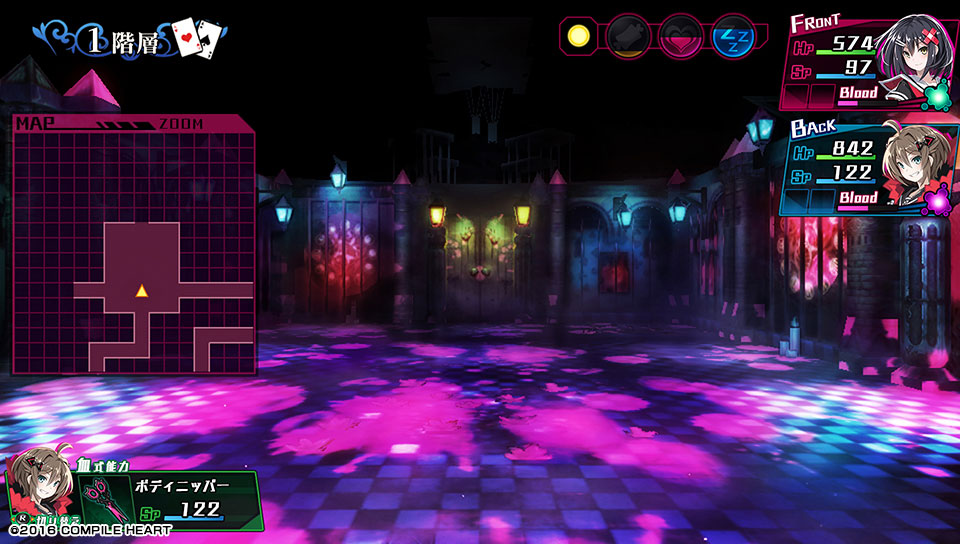960x544 pixels.
Task: Toggle the map ZOOM label
Action: [180, 124]
